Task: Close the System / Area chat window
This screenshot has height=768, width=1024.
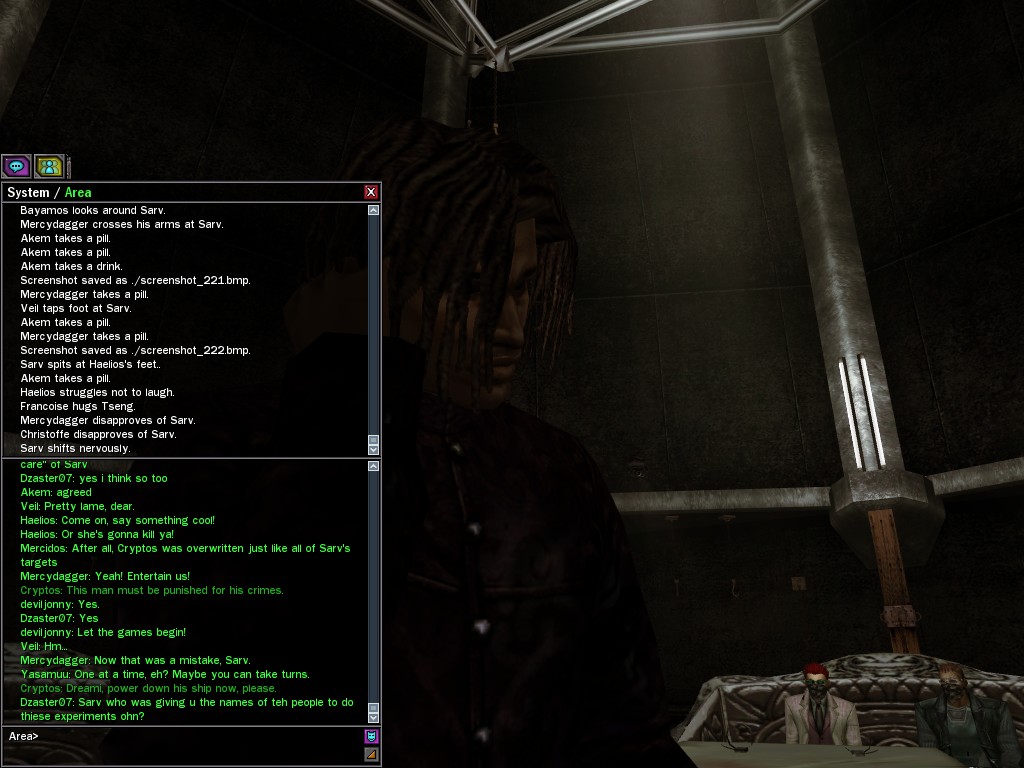Action: pos(371,192)
